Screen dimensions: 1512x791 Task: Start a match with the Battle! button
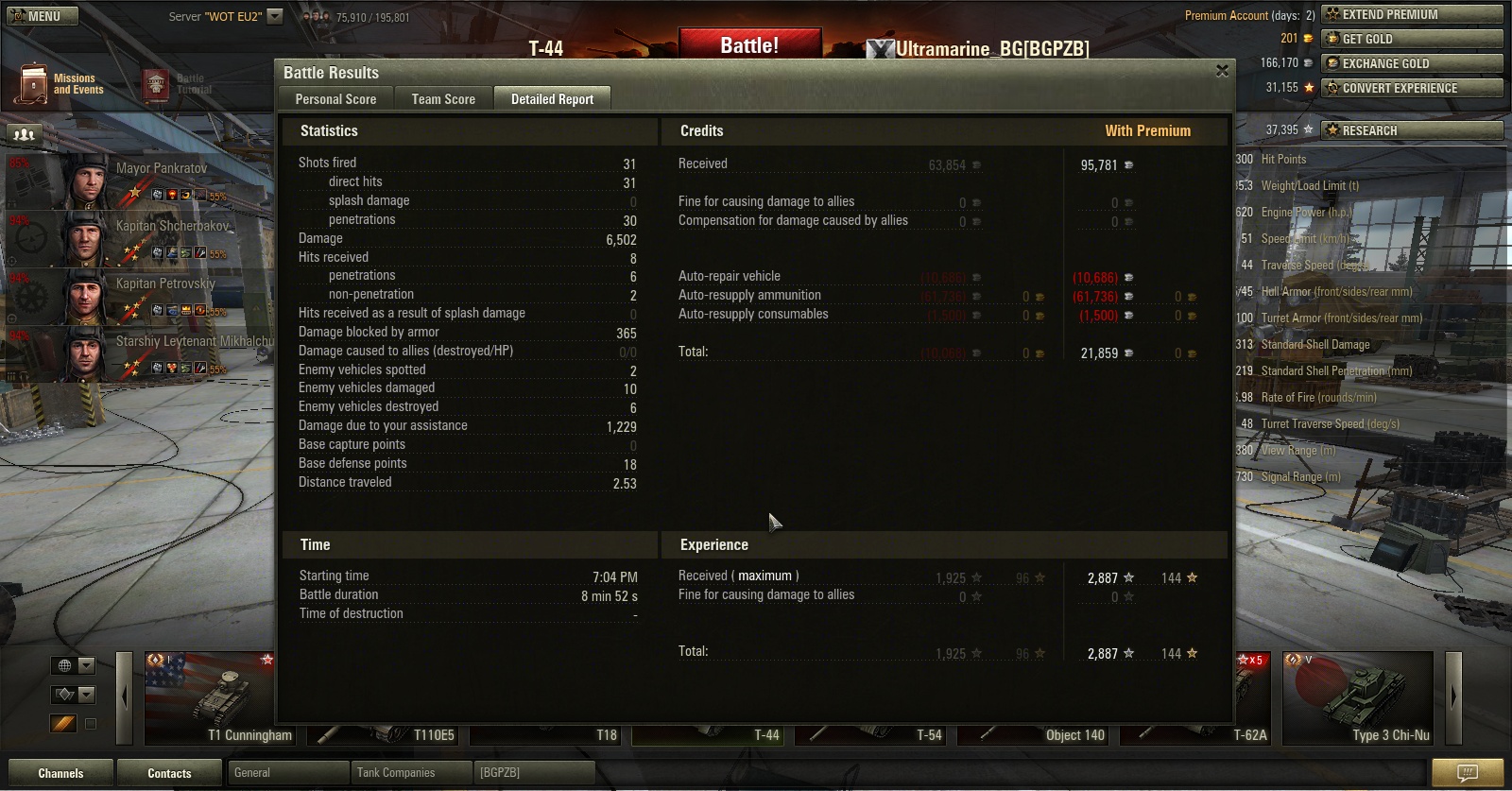pos(749,45)
